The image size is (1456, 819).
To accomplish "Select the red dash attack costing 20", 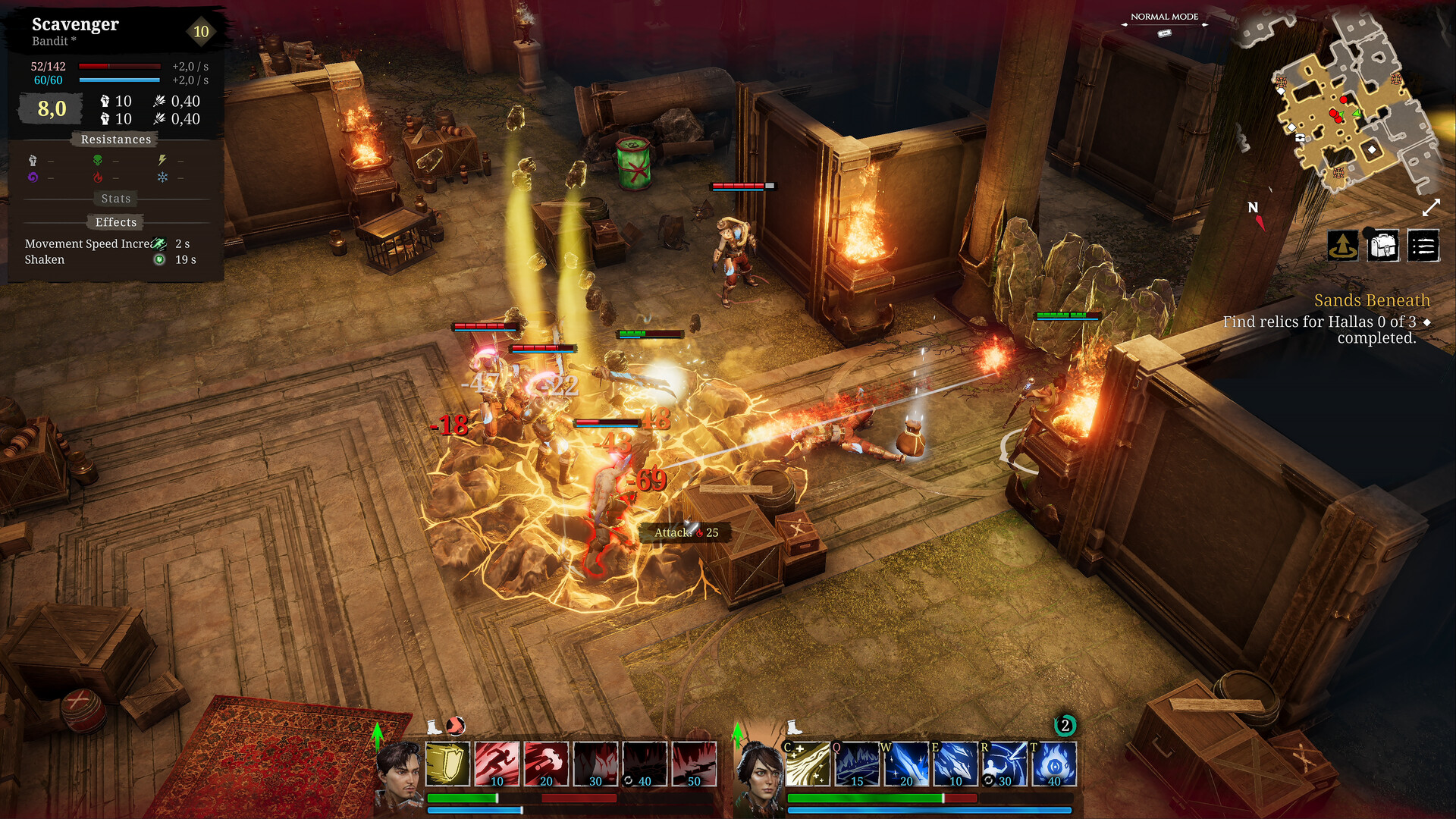I will tap(546, 765).
